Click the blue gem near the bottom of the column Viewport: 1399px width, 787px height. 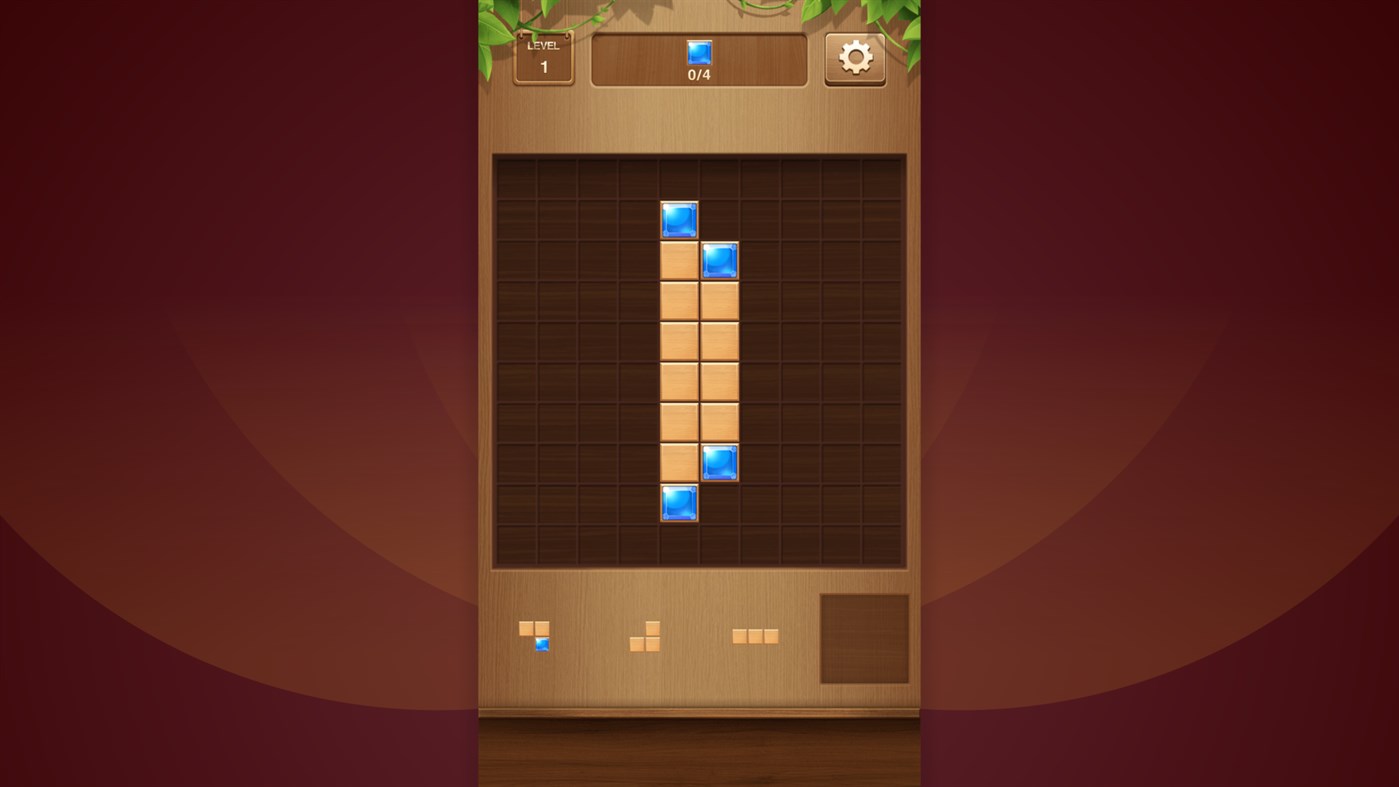pos(678,502)
